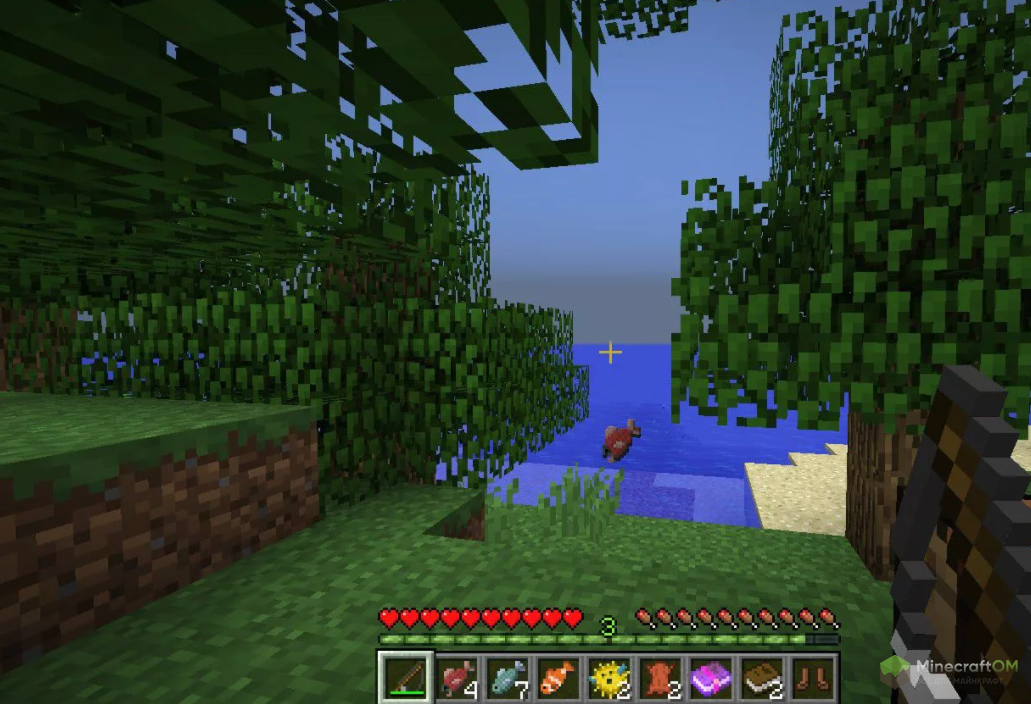Click the MinecraftOM watermark logo

(949, 668)
